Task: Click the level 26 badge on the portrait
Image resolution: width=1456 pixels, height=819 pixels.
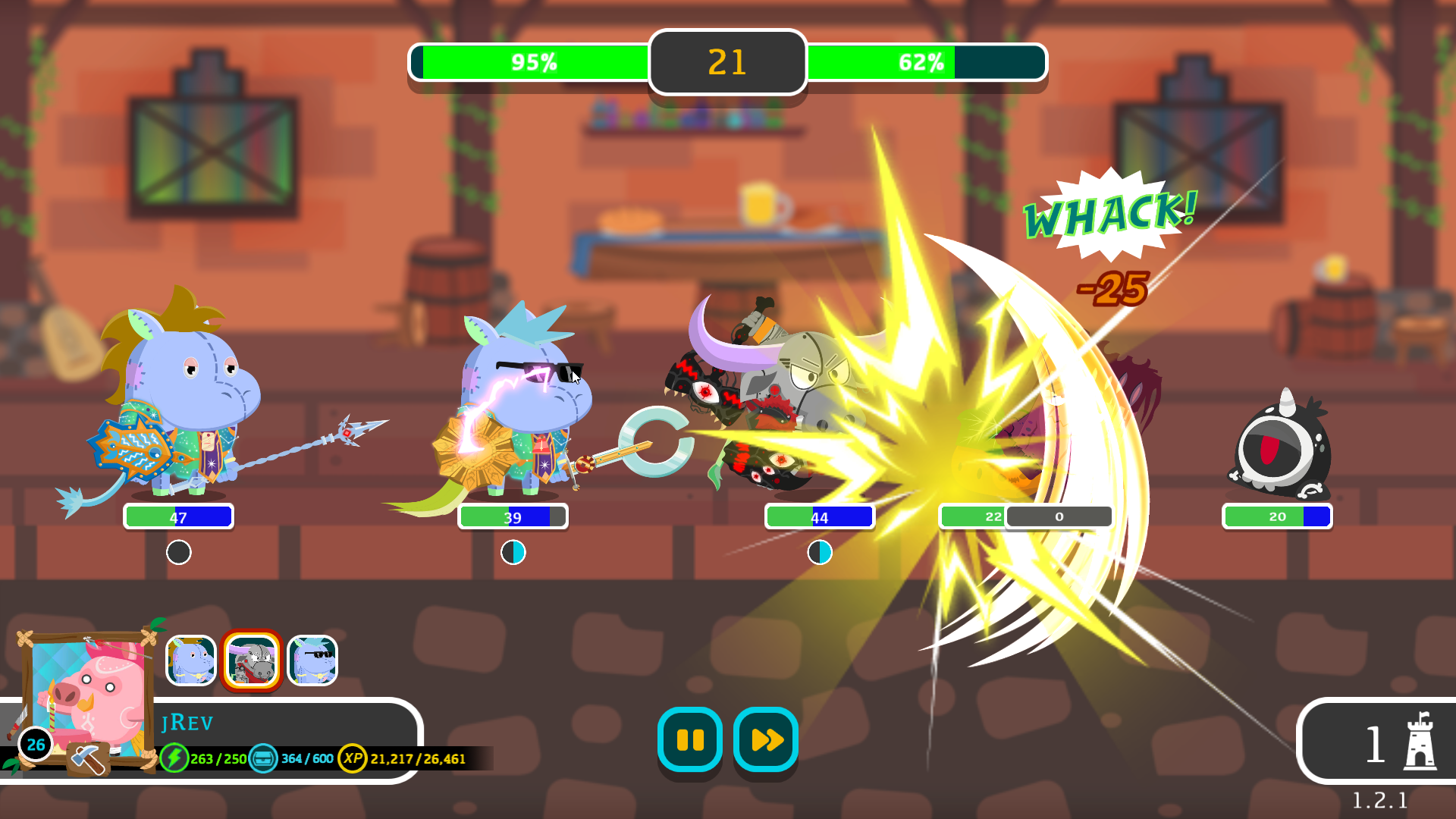Action: [x=33, y=744]
